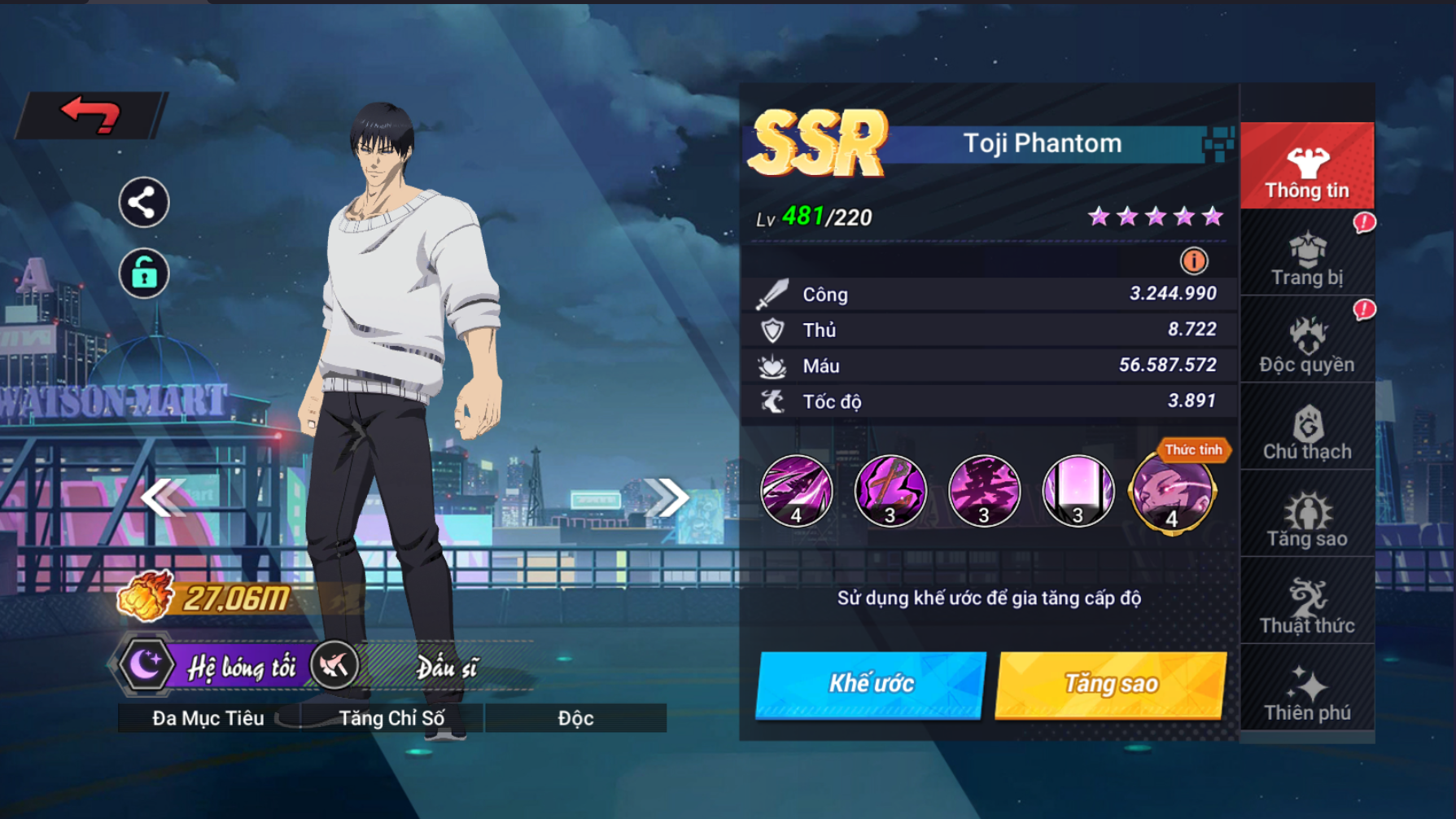Click the blue Khế ước button
Screen dimensions: 1456x819
pos(871,684)
